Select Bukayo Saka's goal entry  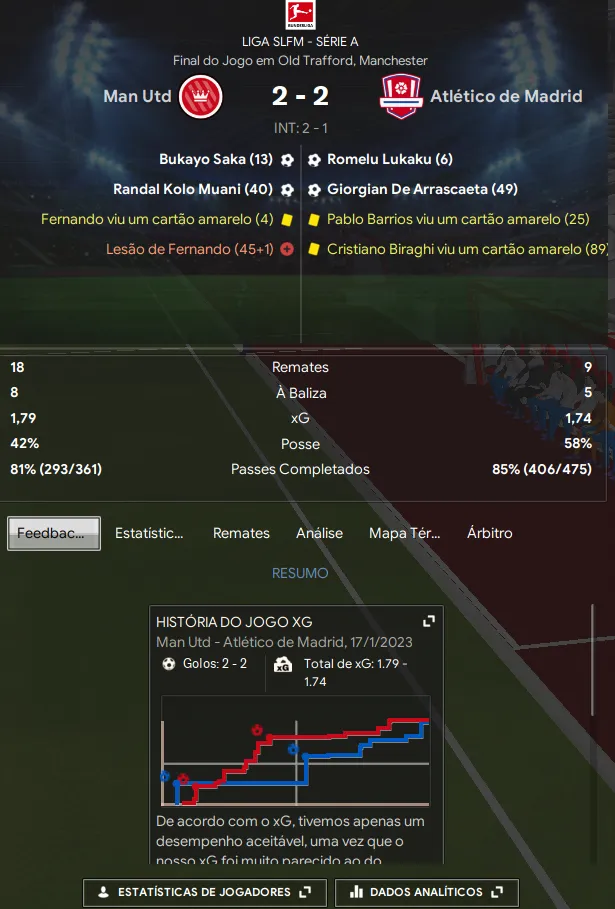click(x=215, y=159)
